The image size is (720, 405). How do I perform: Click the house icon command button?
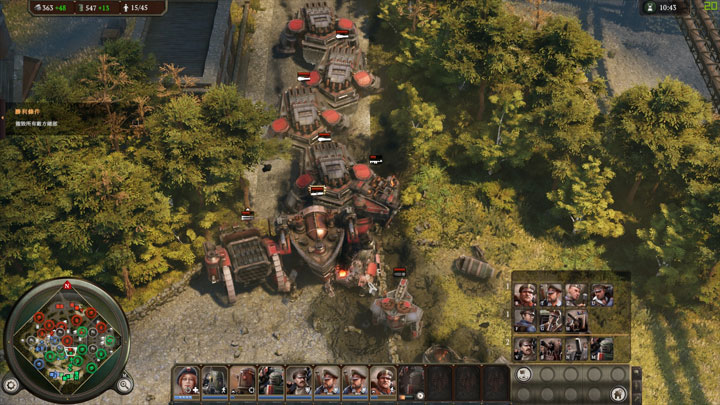click(x=618, y=393)
